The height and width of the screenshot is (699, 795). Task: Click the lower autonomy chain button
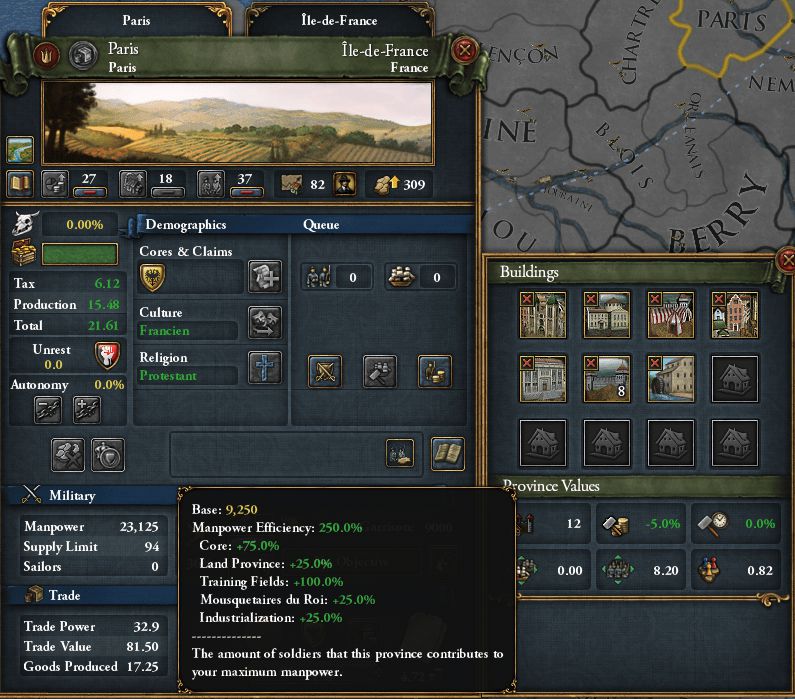50,408
